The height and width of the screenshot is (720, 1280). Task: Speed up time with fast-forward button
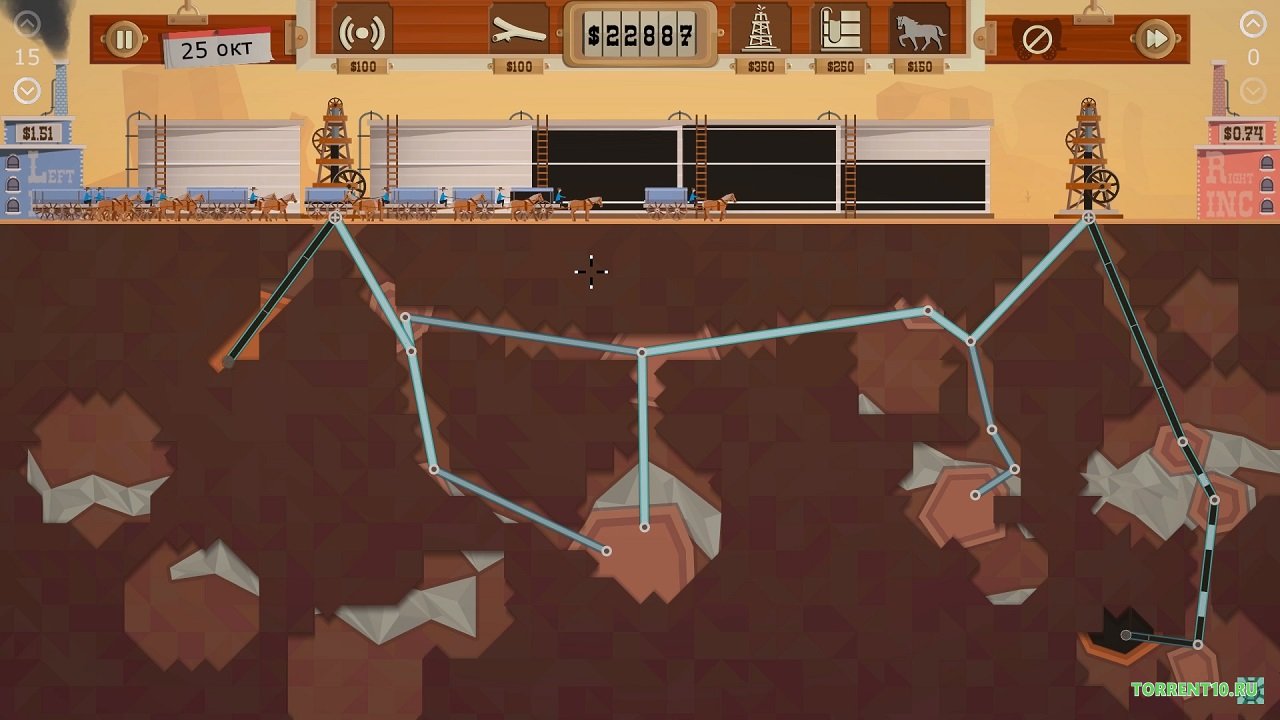pos(1155,39)
